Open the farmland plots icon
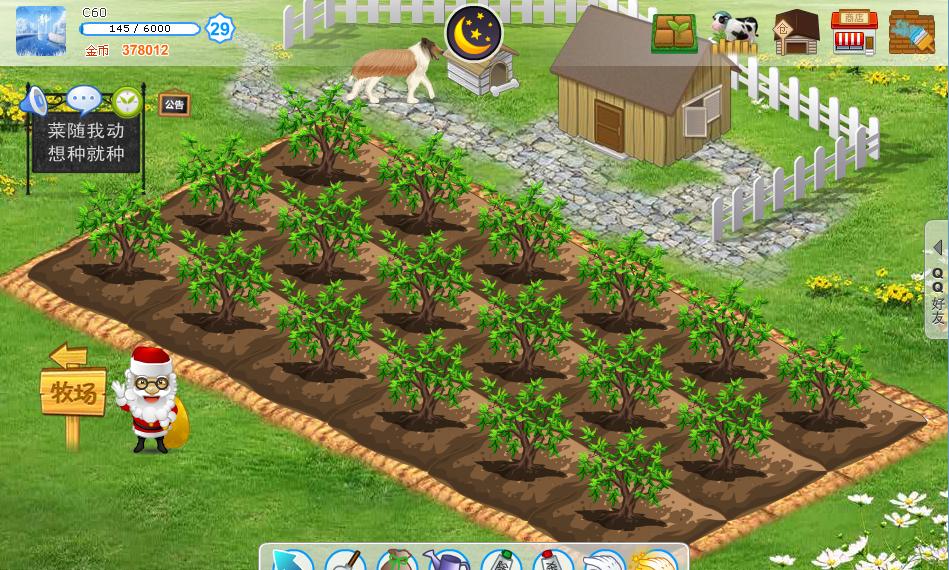 coord(675,33)
